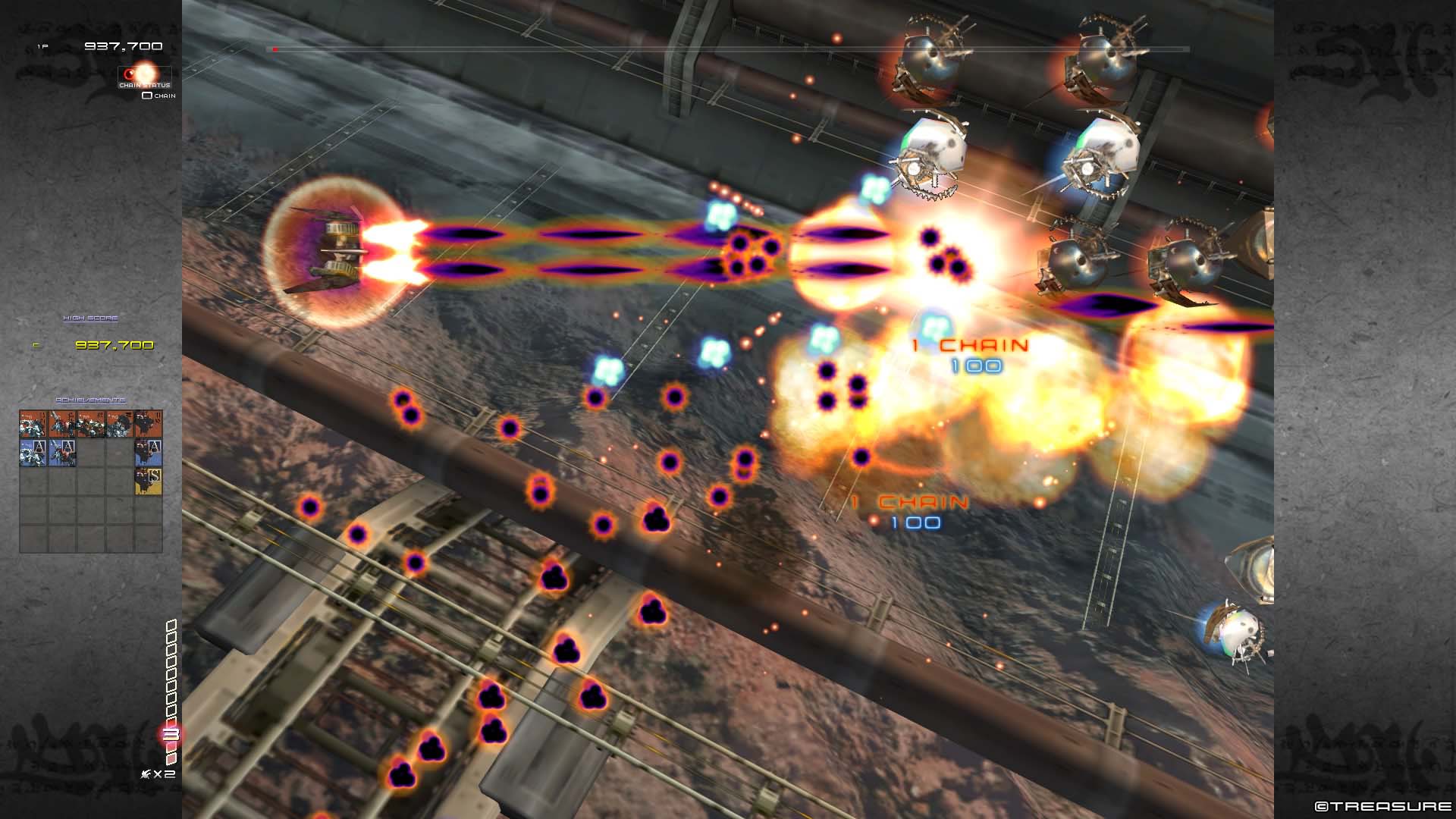1456x819 pixels.
Task: Expand the ACHIEVEMENTS section header
Action: (x=91, y=400)
